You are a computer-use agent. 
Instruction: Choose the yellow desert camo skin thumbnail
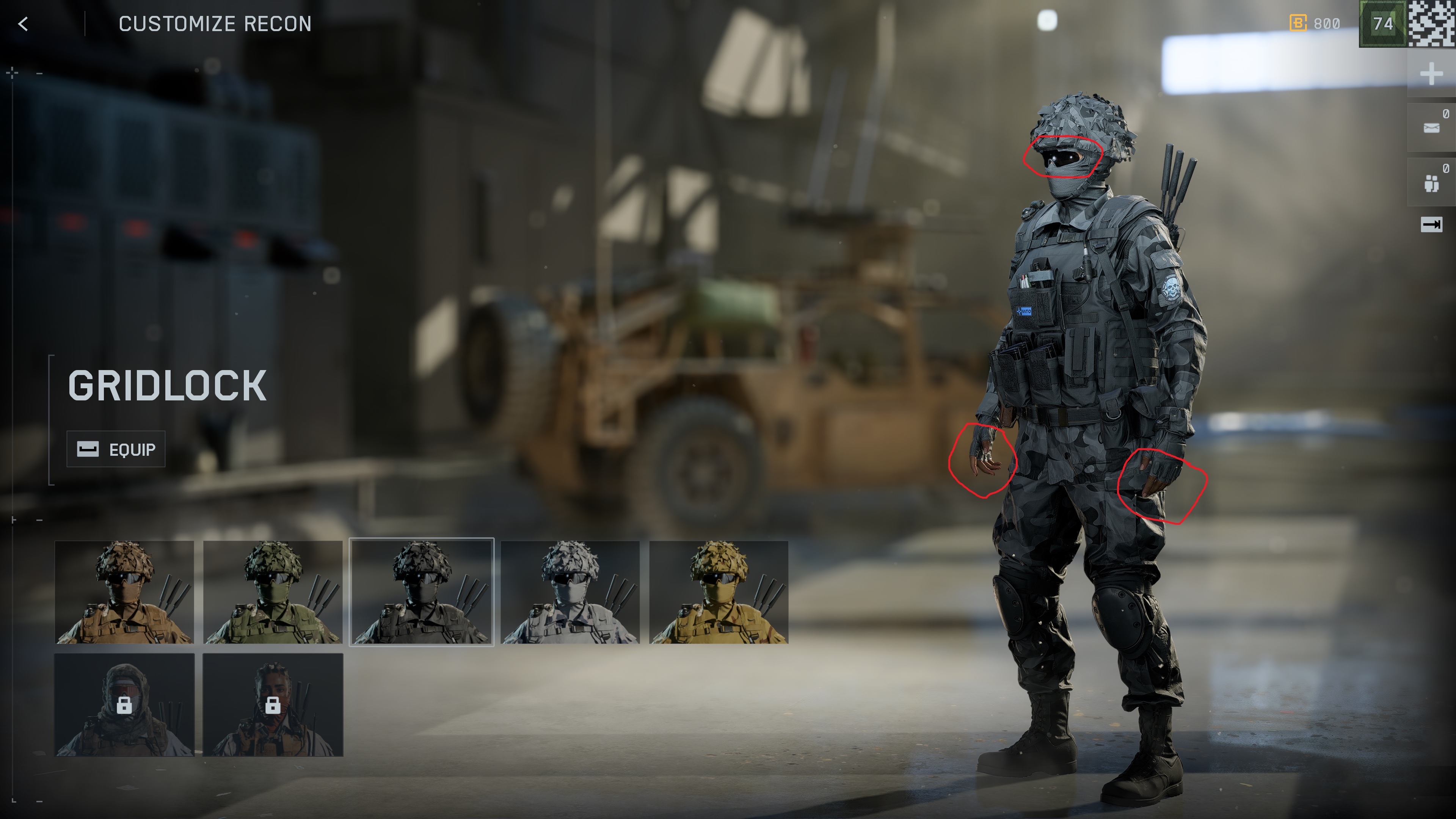point(719,592)
